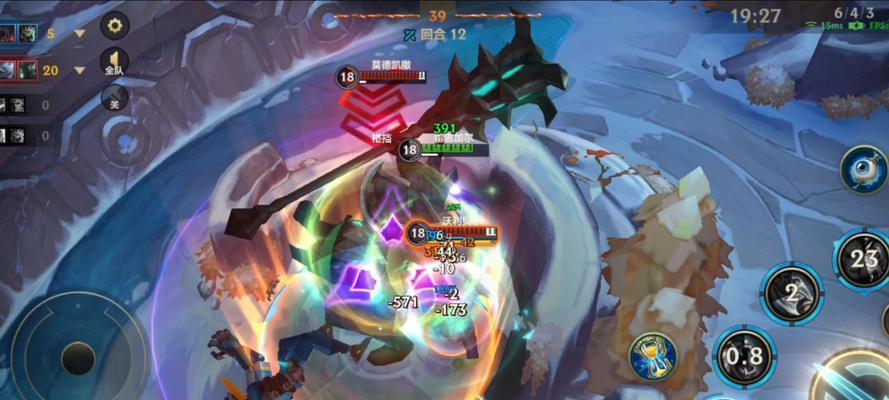Tap the 全队 speaker button
Image resolution: width=889 pixels, height=400 pixels.
click(x=114, y=62)
